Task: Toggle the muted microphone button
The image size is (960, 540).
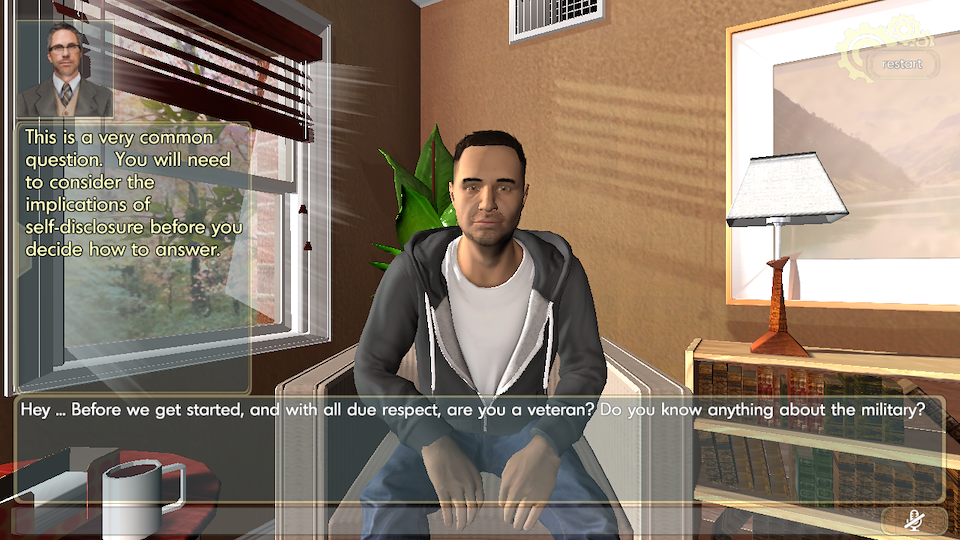Action: [x=913, y=519]
